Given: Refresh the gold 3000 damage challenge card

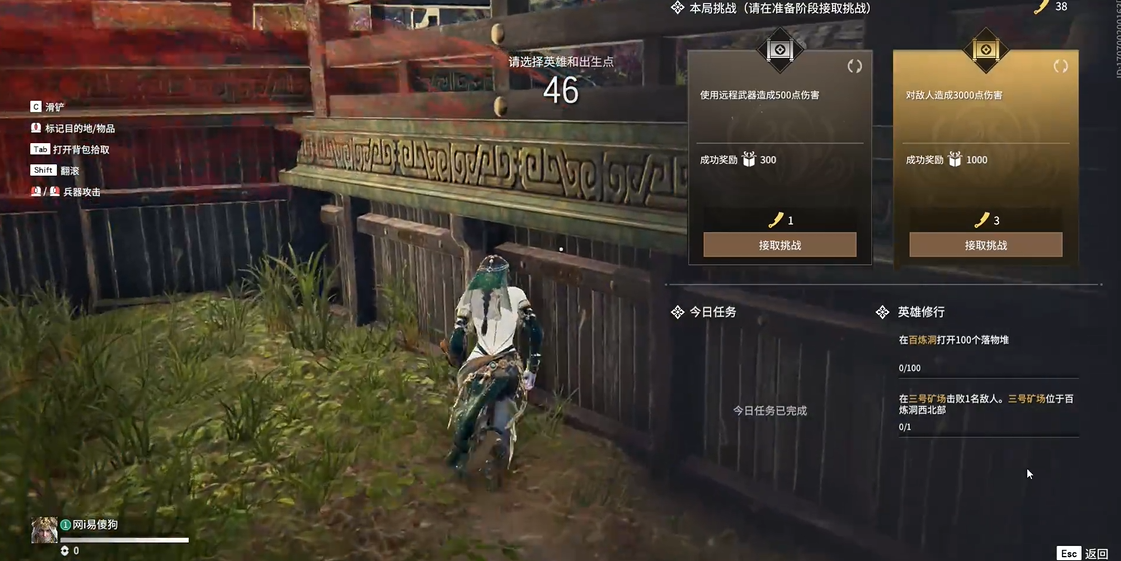Looking at the screenshot, I should (1060, 67).
